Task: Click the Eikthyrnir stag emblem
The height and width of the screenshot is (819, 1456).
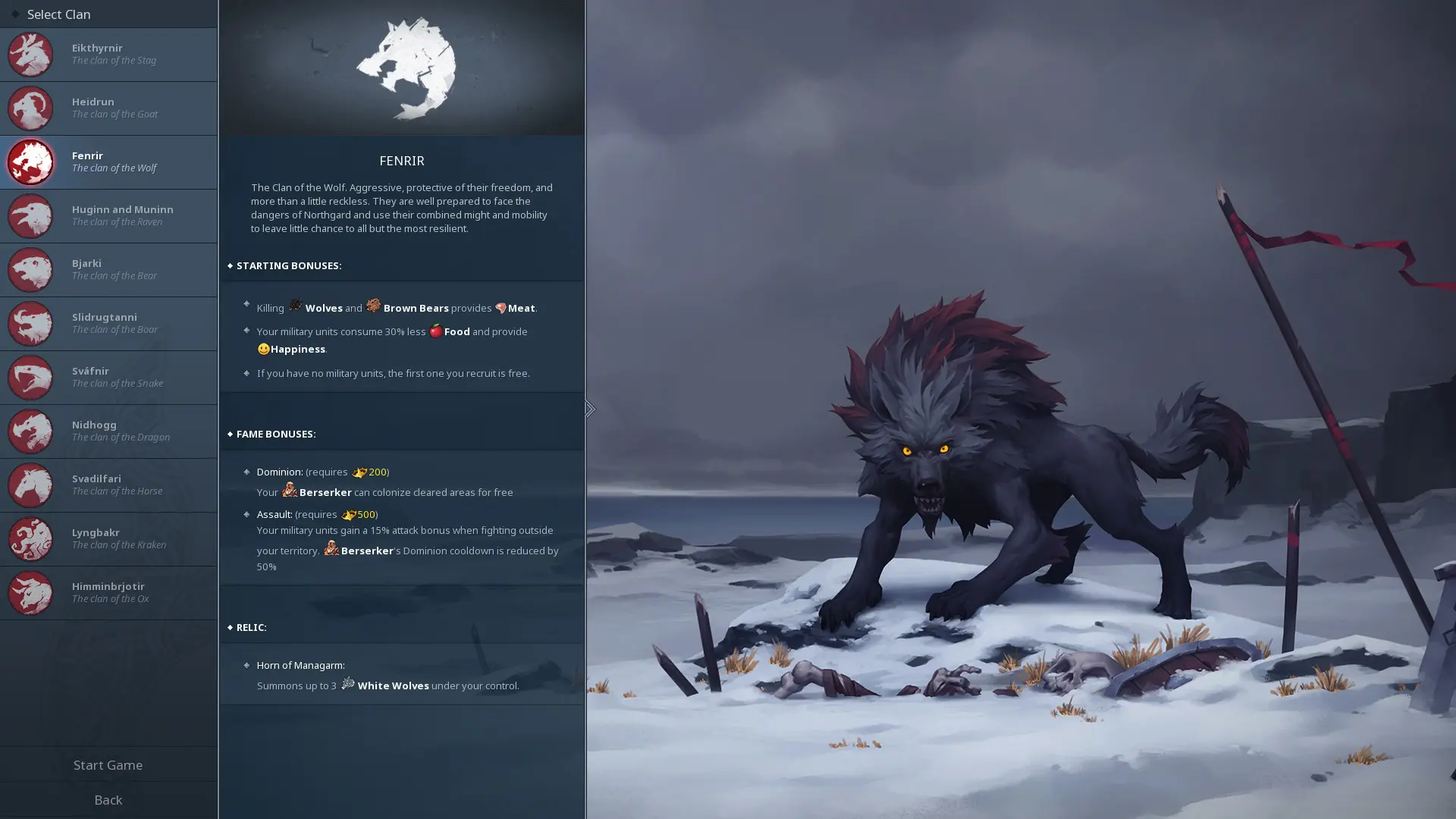Action: point(30,55)
